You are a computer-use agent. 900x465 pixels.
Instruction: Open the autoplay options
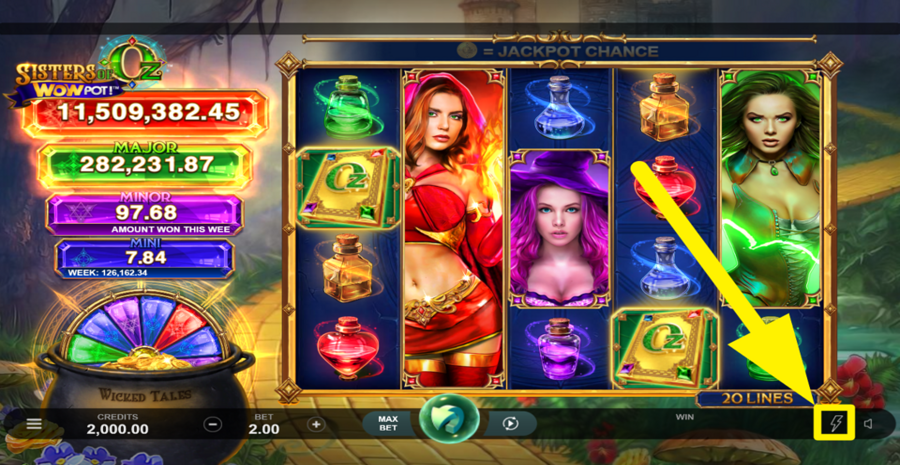click(510, 424)
